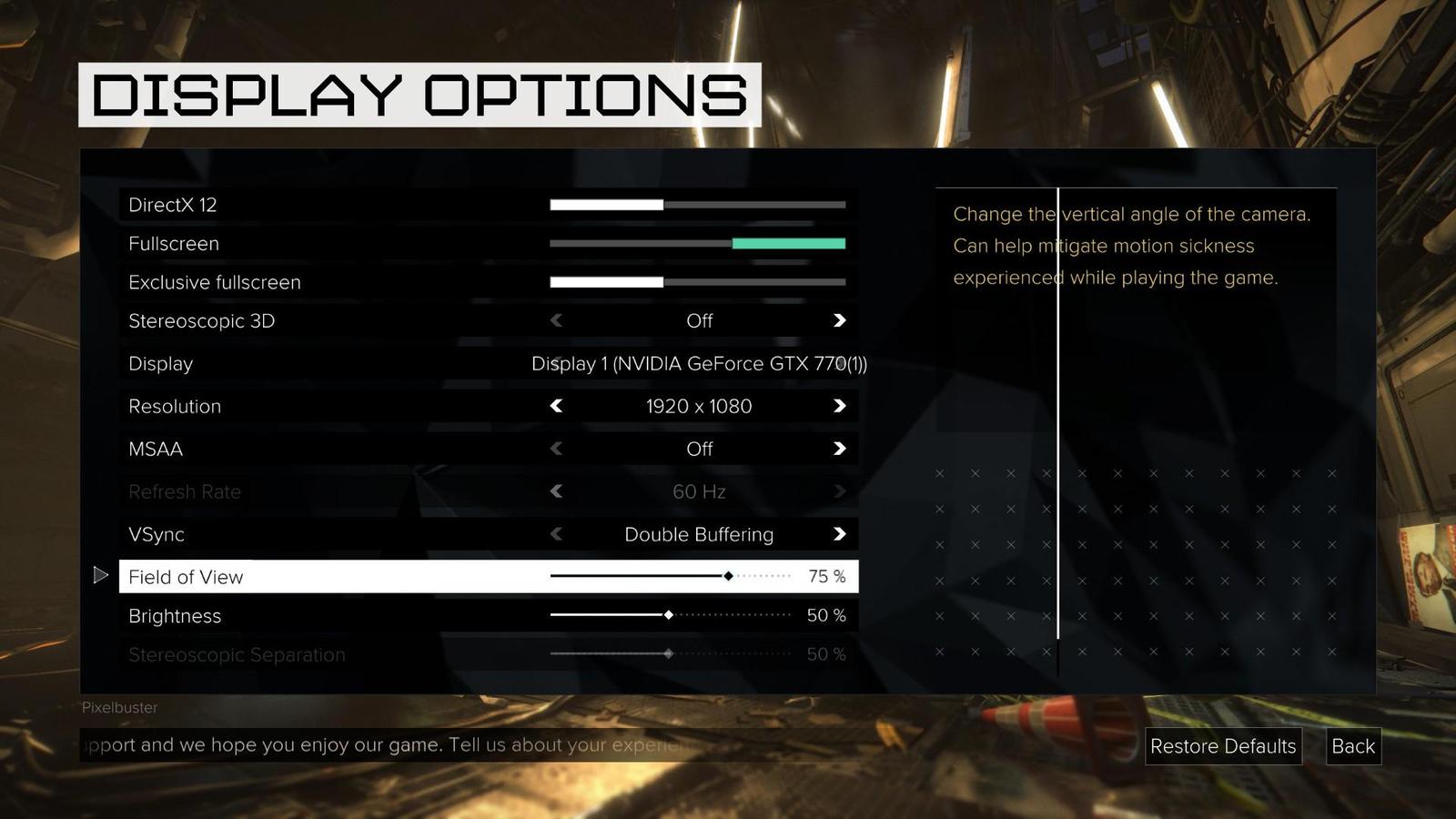Change VSync using the right arrow
The width and height of the screenshot is (1456, 819).
click(839, 534)
